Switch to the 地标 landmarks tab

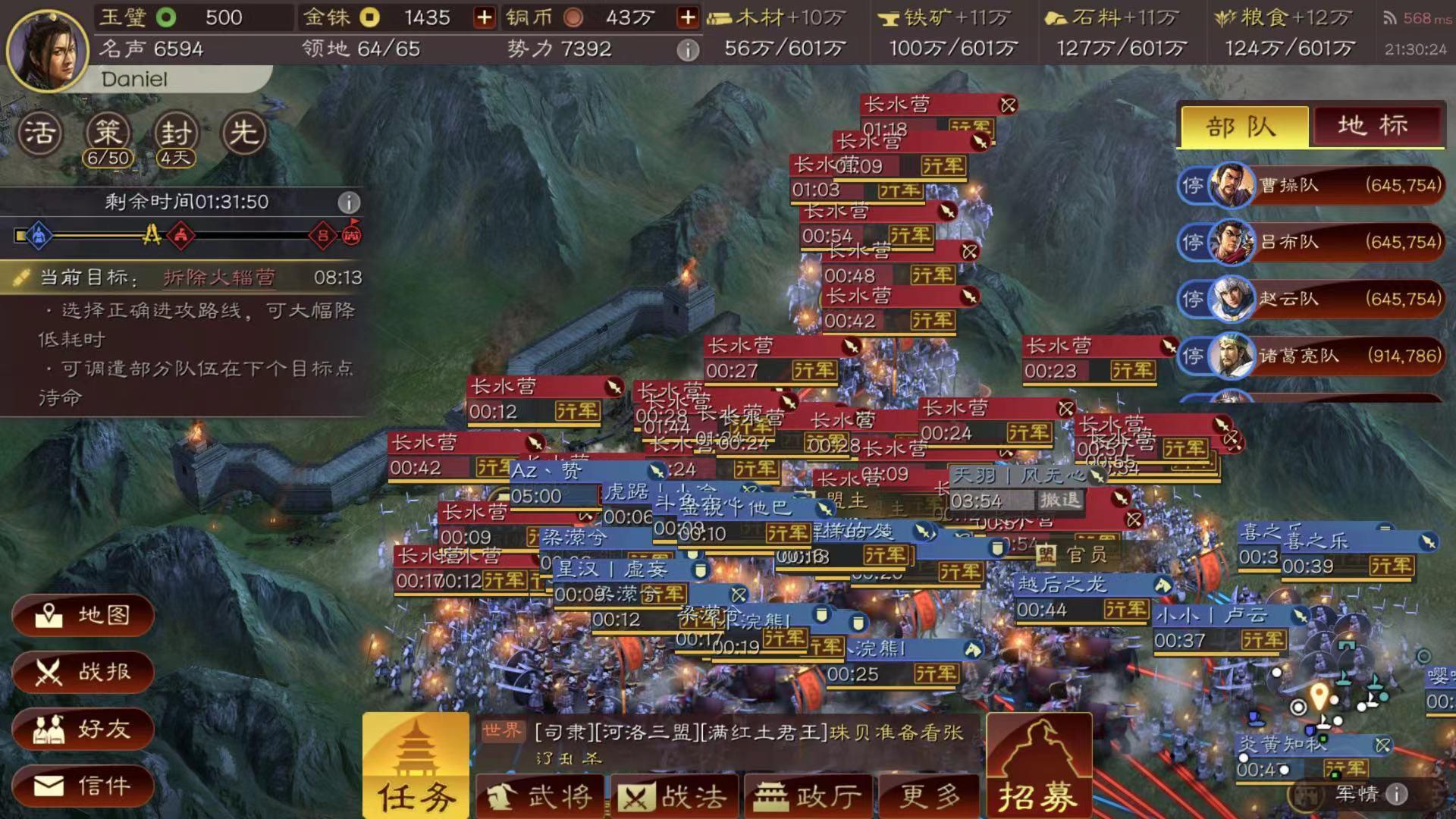(x=1374, y=126)
